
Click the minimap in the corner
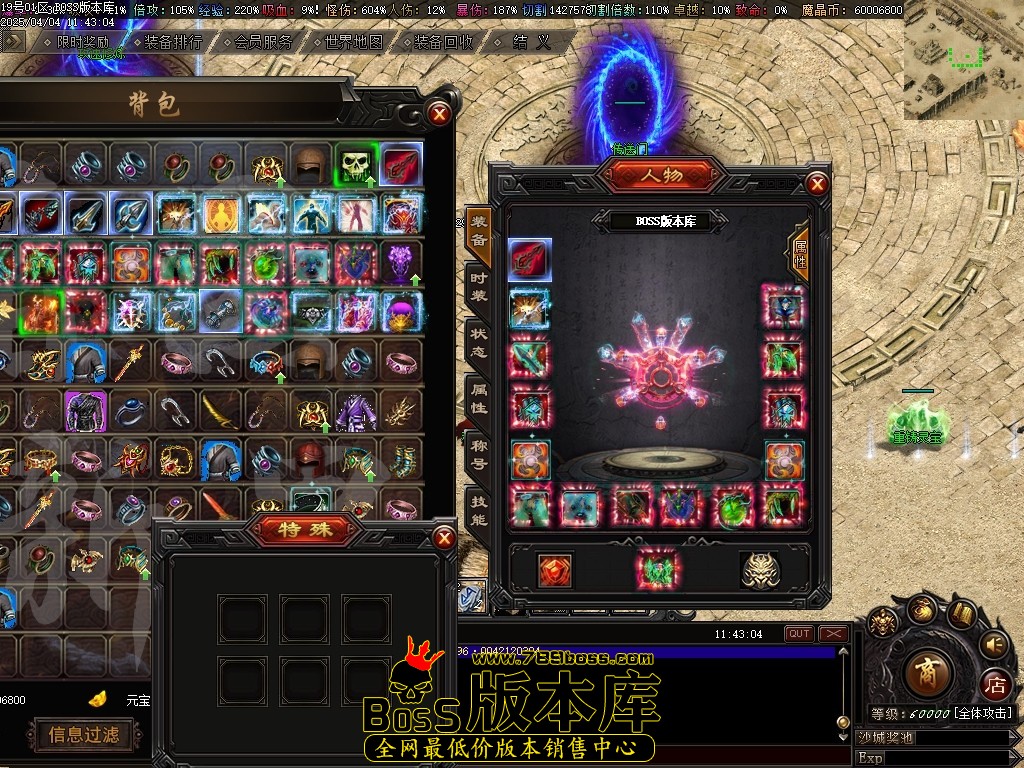[963, 60]
